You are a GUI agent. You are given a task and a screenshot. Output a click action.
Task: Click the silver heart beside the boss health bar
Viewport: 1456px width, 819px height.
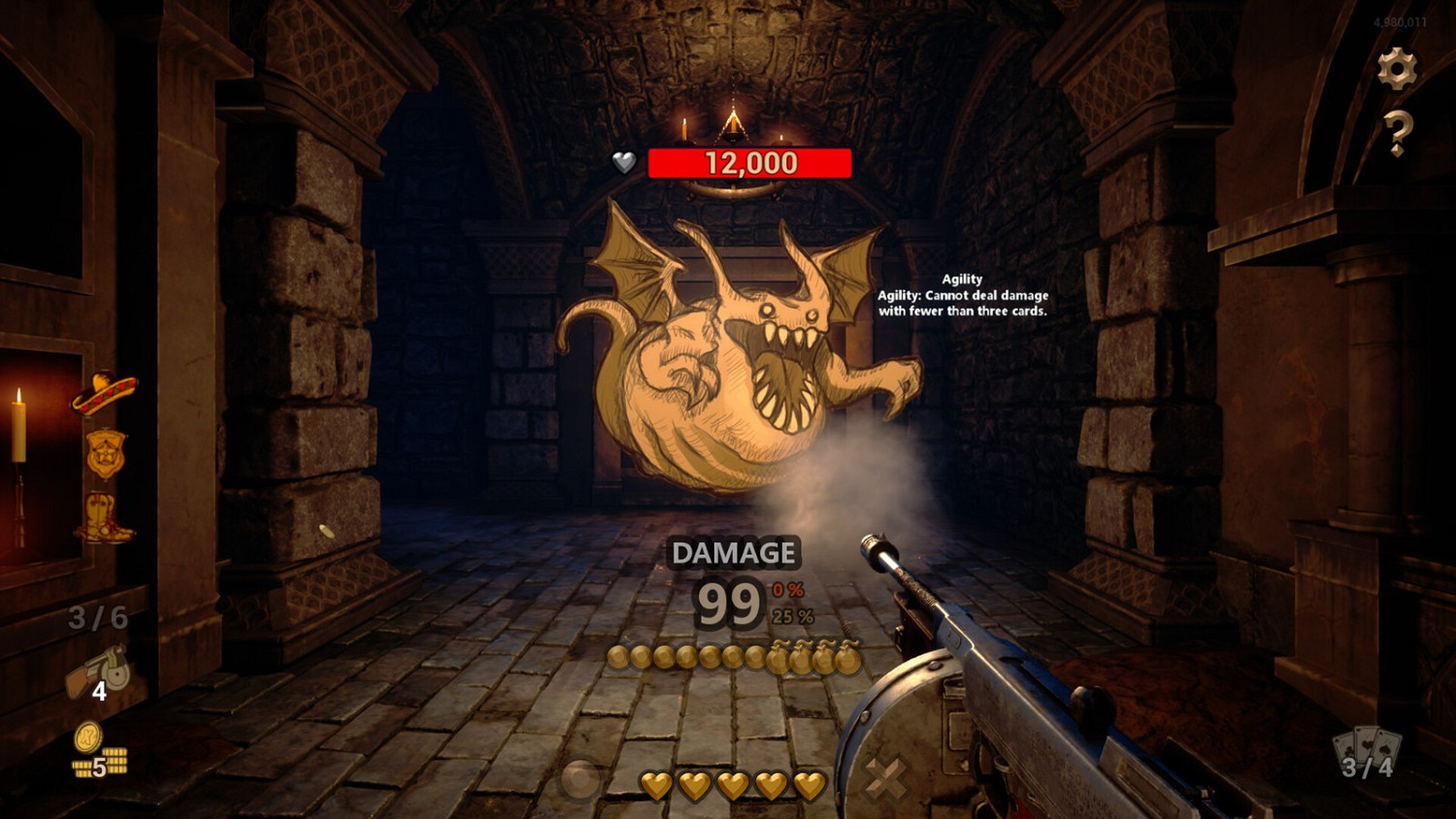pos(626,162)
